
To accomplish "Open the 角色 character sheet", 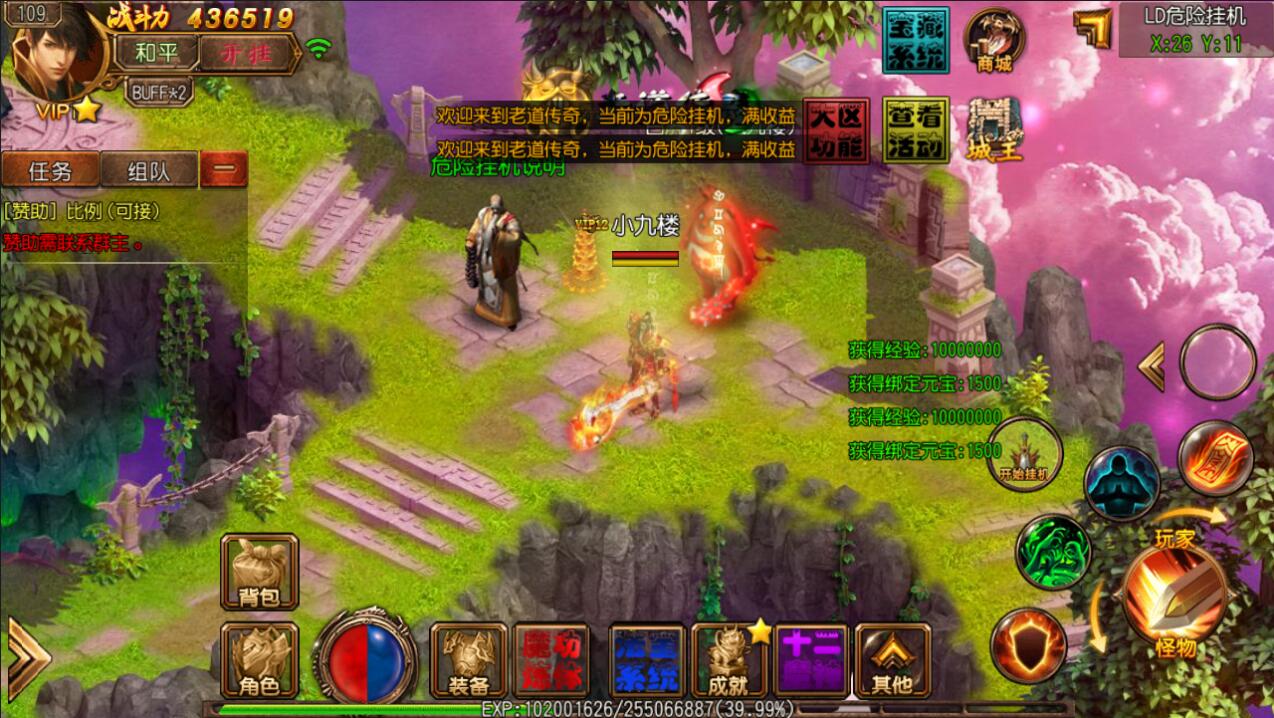I will (259, 660).
